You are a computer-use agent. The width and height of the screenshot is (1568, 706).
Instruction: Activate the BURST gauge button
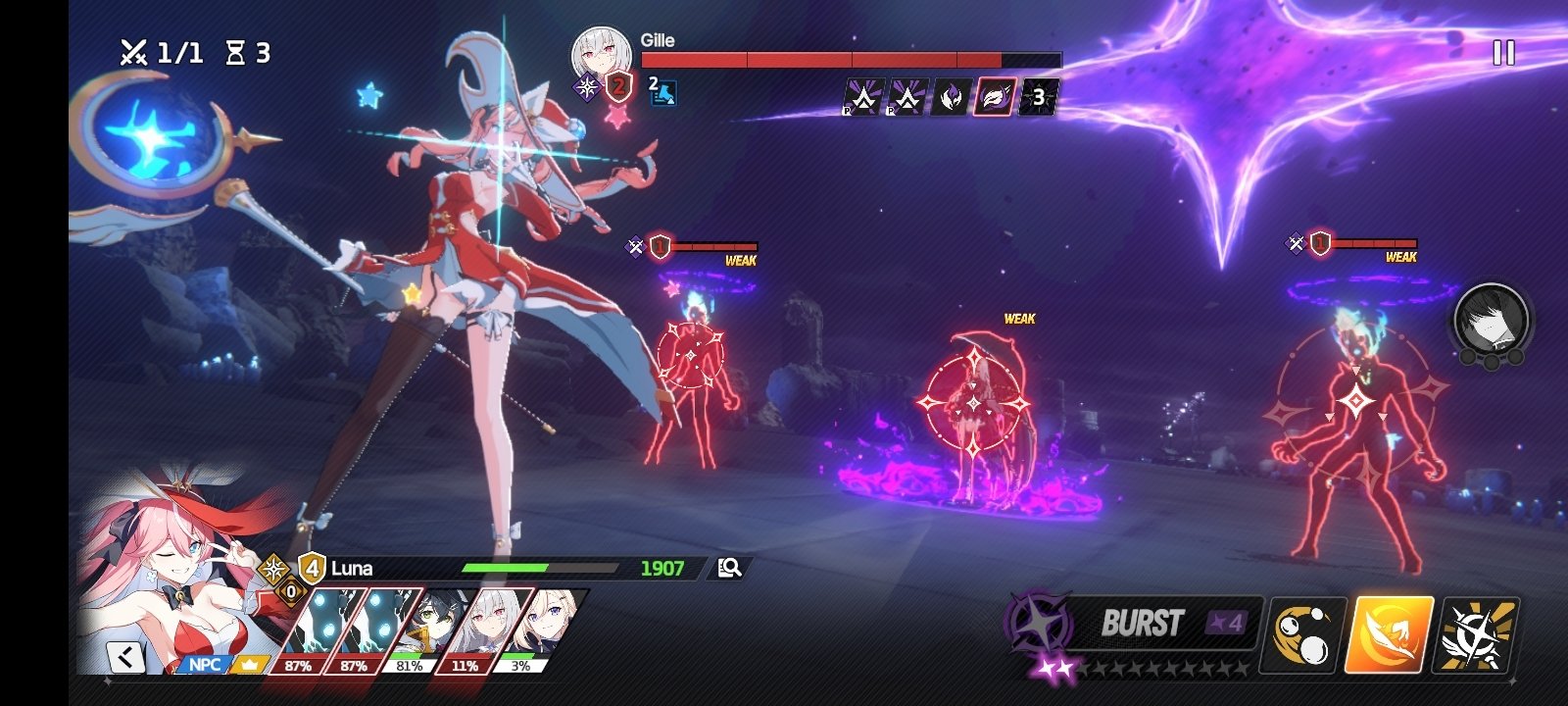click(1142, 625)
